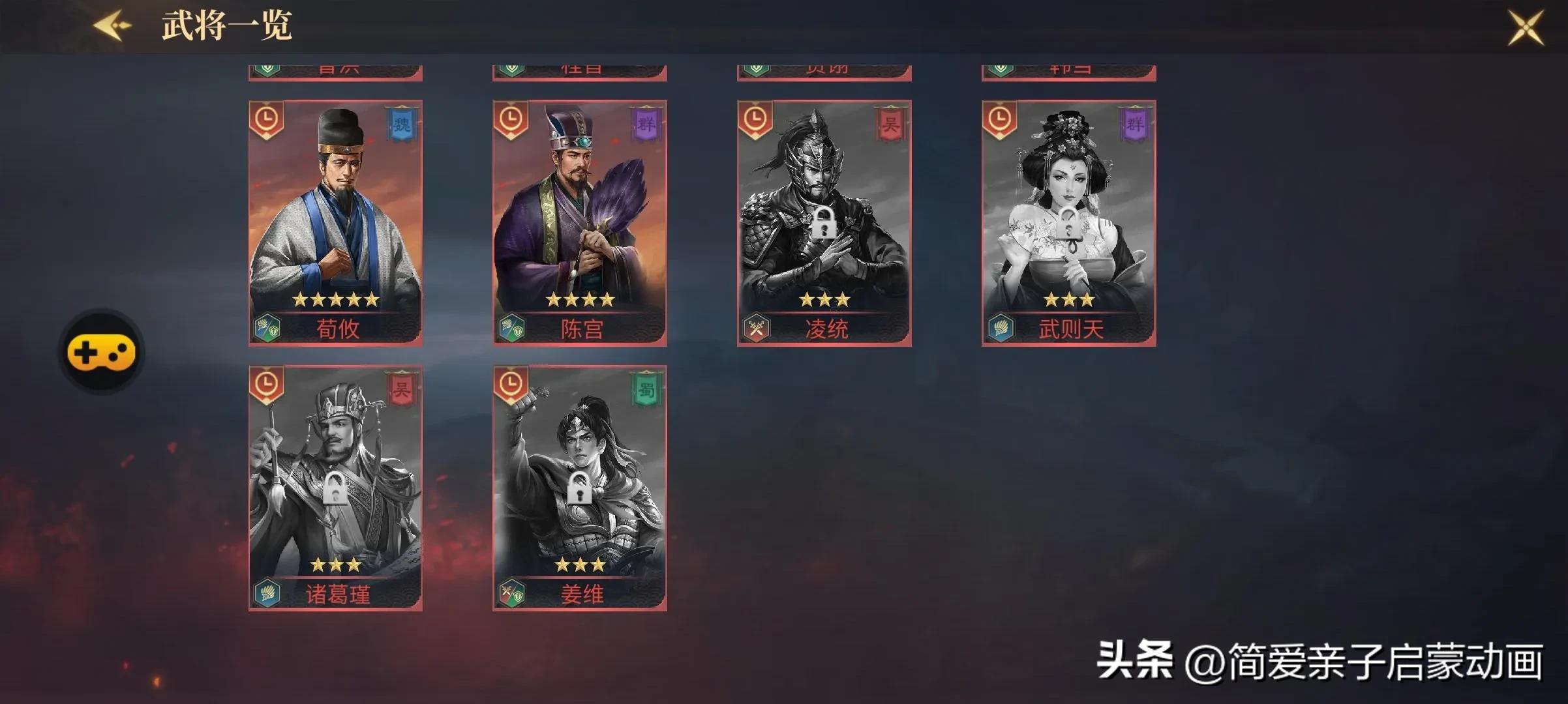
Task: Open the cut-off card above 武则天
Action: 1068,72
